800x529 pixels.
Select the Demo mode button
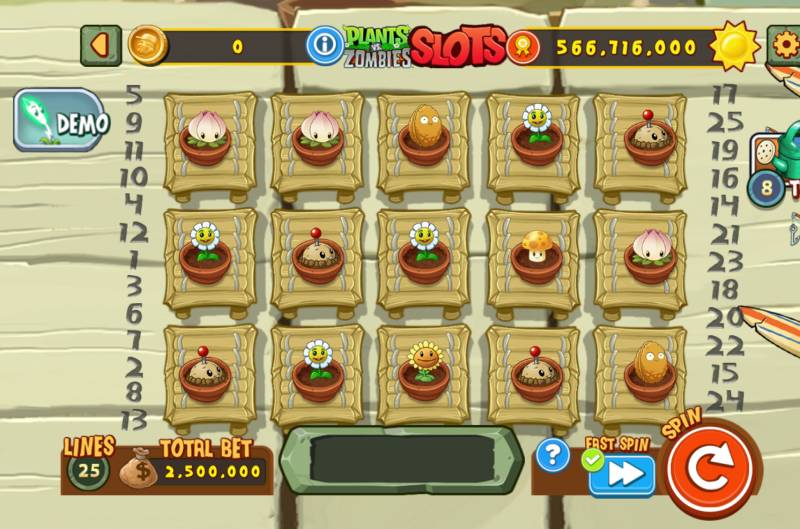click(x=58, y=121)
